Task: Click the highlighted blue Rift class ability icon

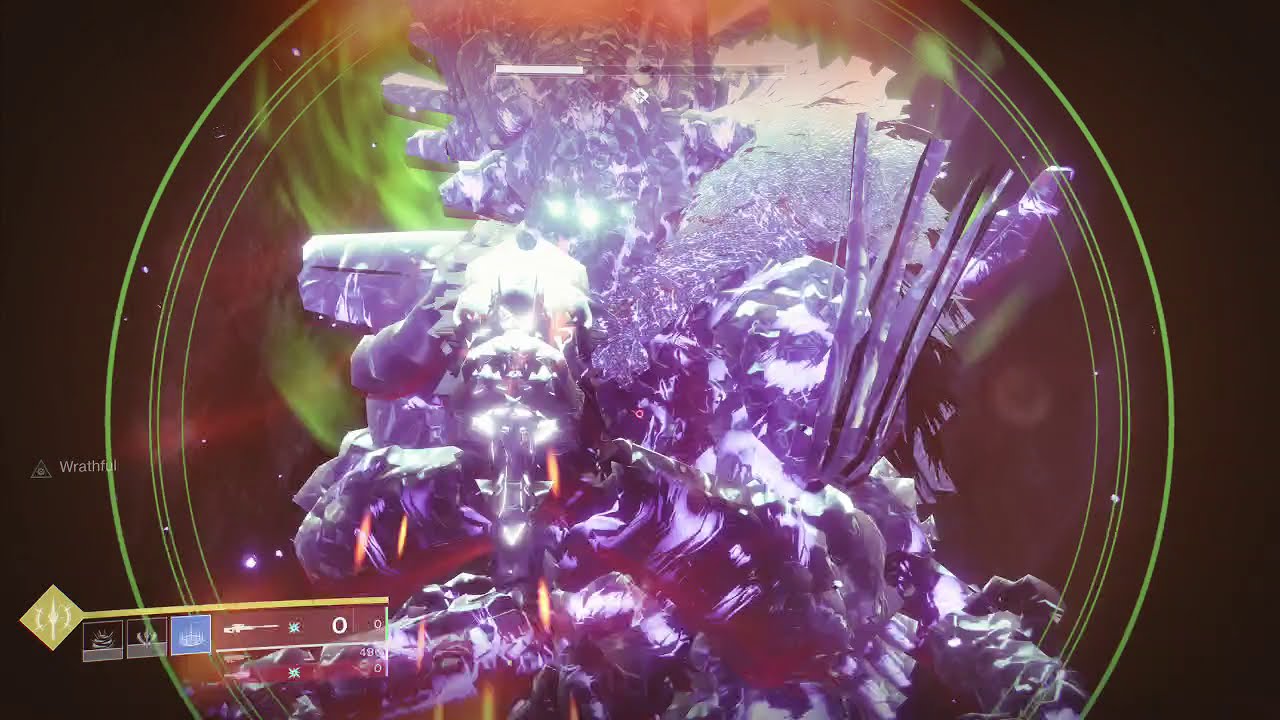Action: click(190, 636)
